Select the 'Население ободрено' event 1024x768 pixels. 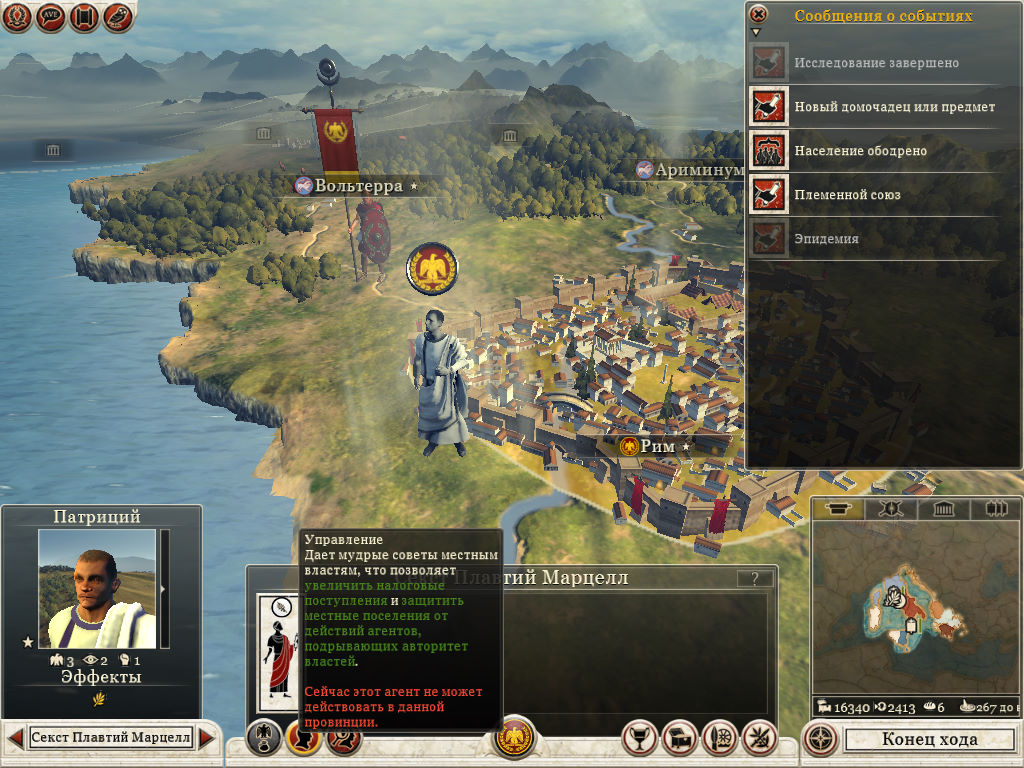(x=860, y=151)
